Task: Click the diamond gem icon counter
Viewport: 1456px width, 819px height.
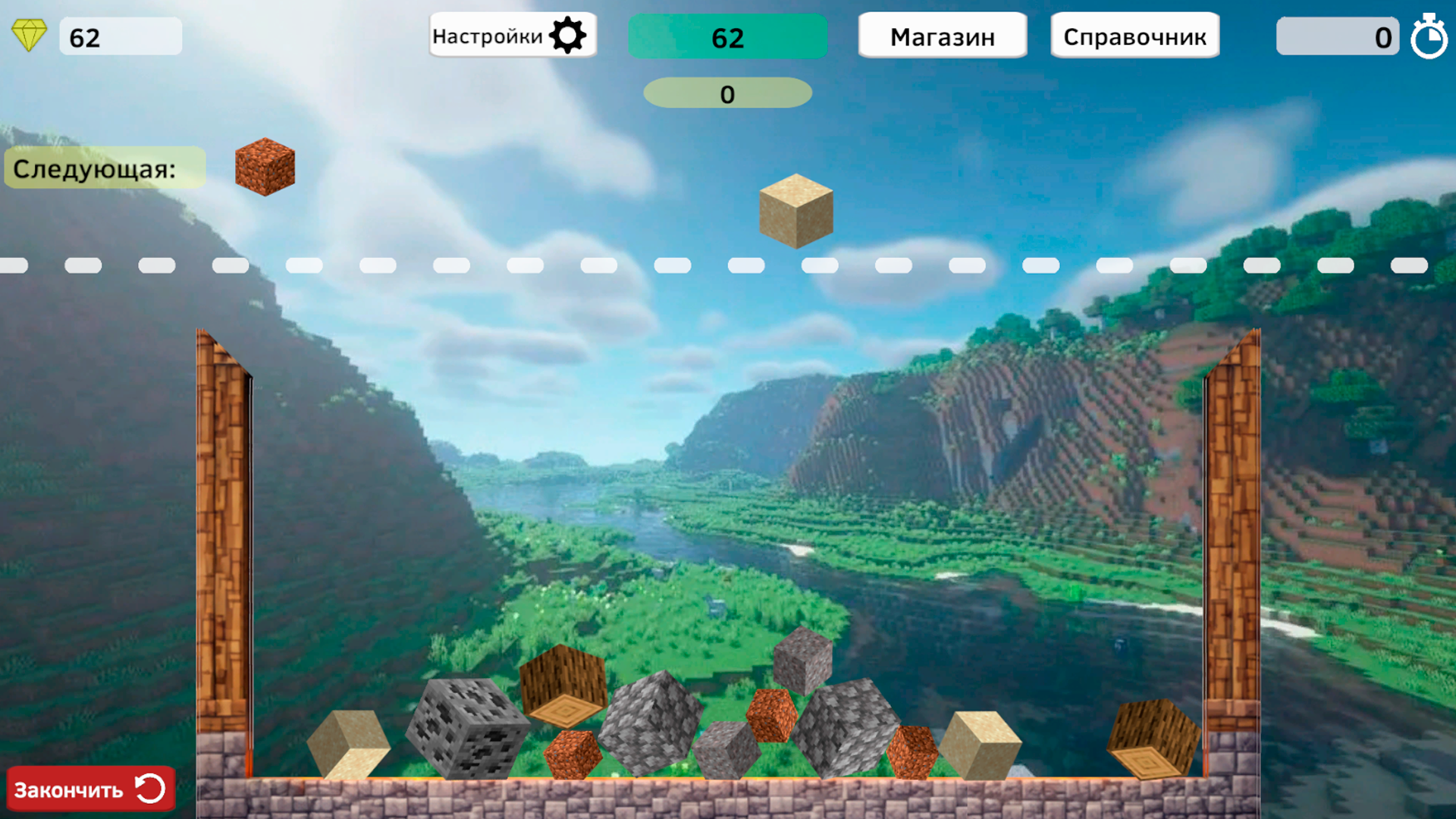Action: click(31, 34)
